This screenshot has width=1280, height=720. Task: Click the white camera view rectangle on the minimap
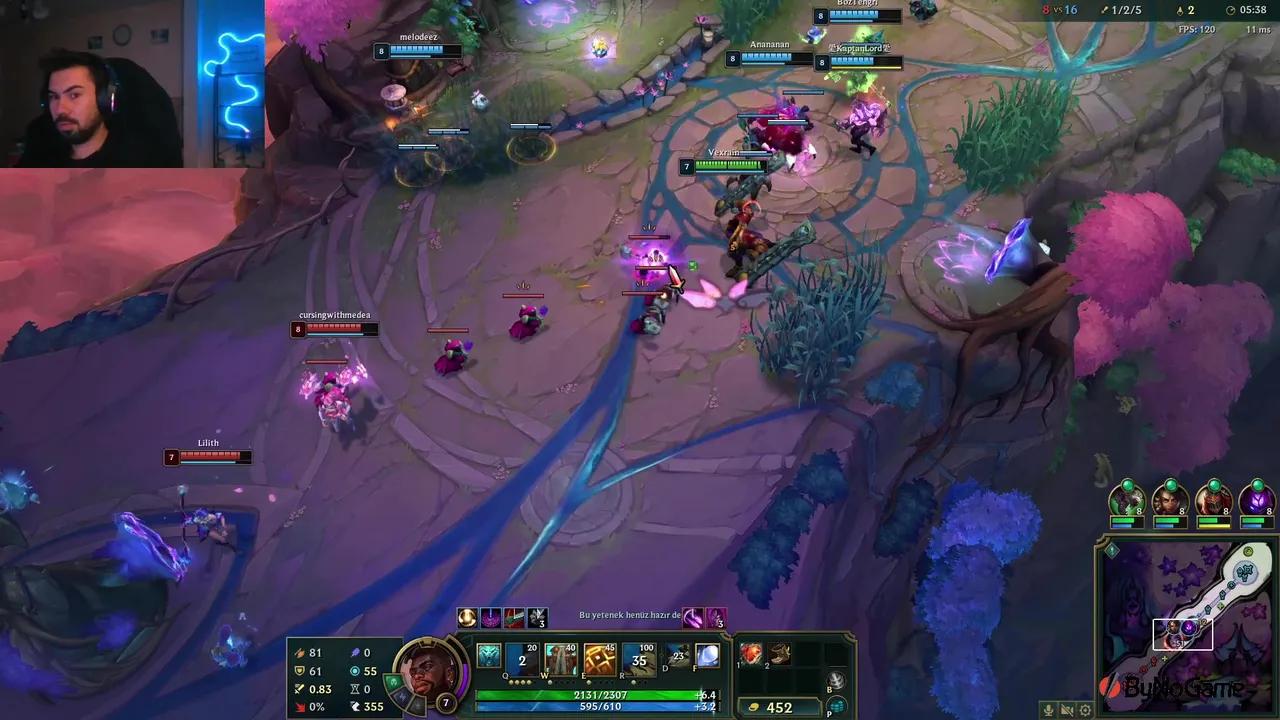[1183, 633]
